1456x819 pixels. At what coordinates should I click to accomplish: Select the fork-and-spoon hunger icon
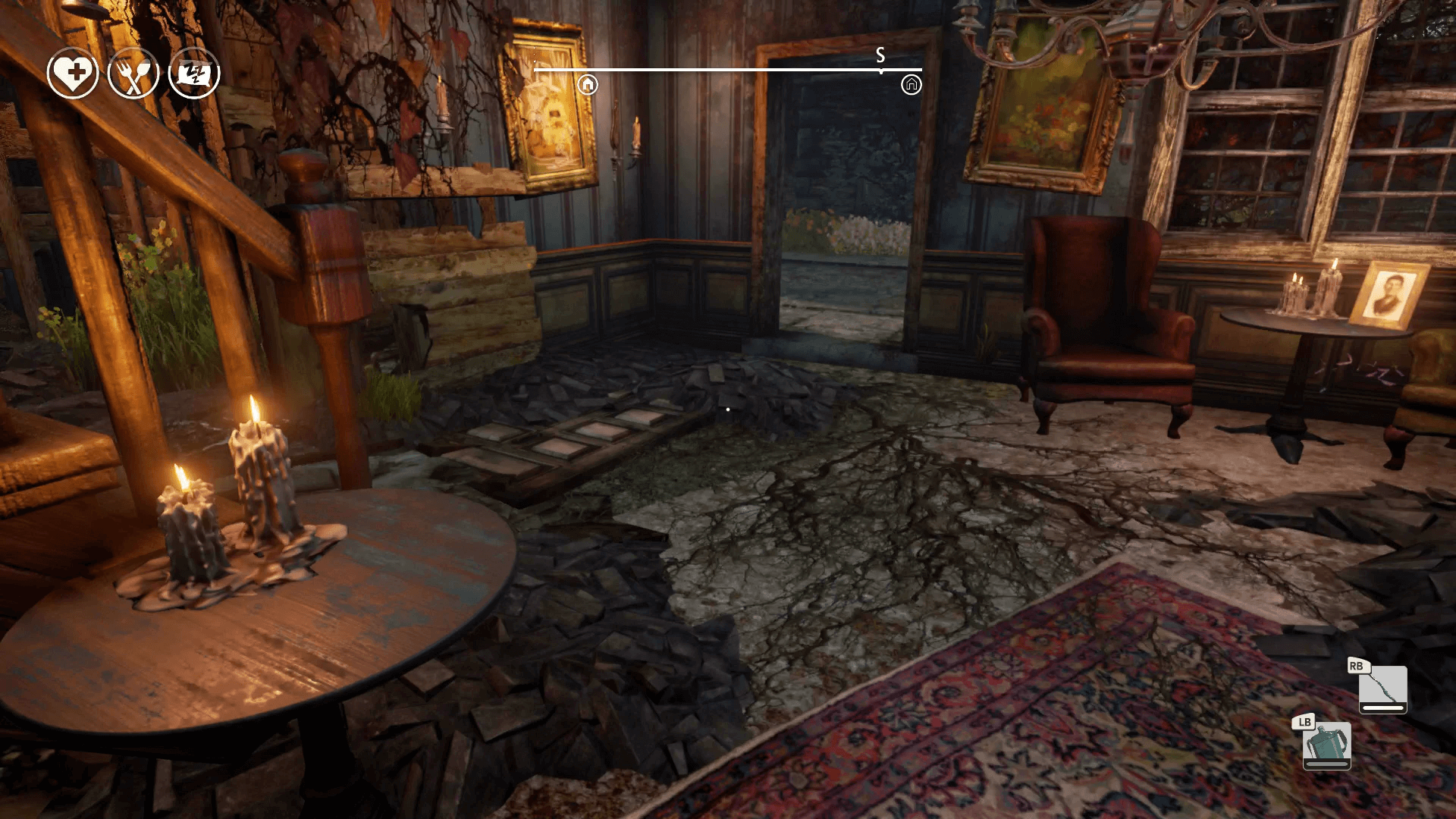coord(133,73)
